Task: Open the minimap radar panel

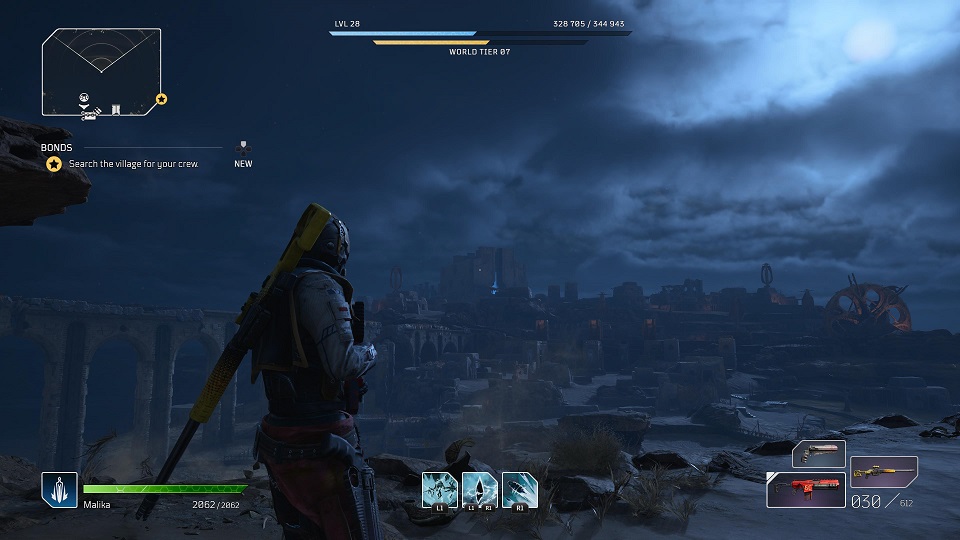Action: (100, 72)
